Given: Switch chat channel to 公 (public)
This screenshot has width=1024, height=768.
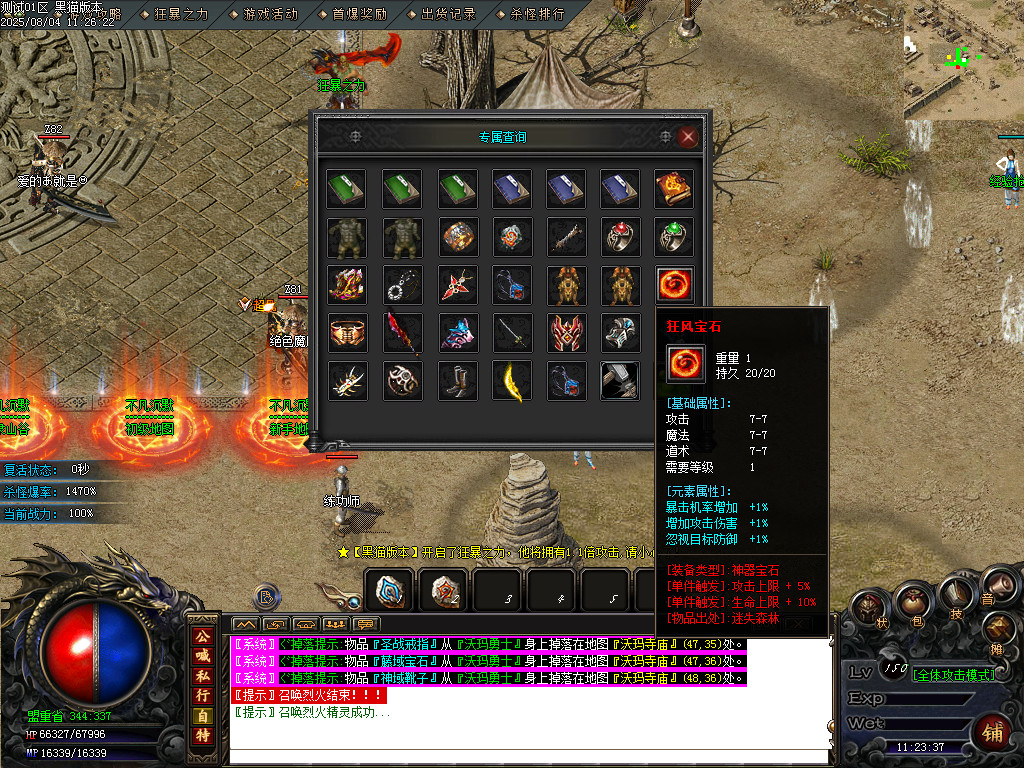Looking at the screenshot, I should point(202,637).
